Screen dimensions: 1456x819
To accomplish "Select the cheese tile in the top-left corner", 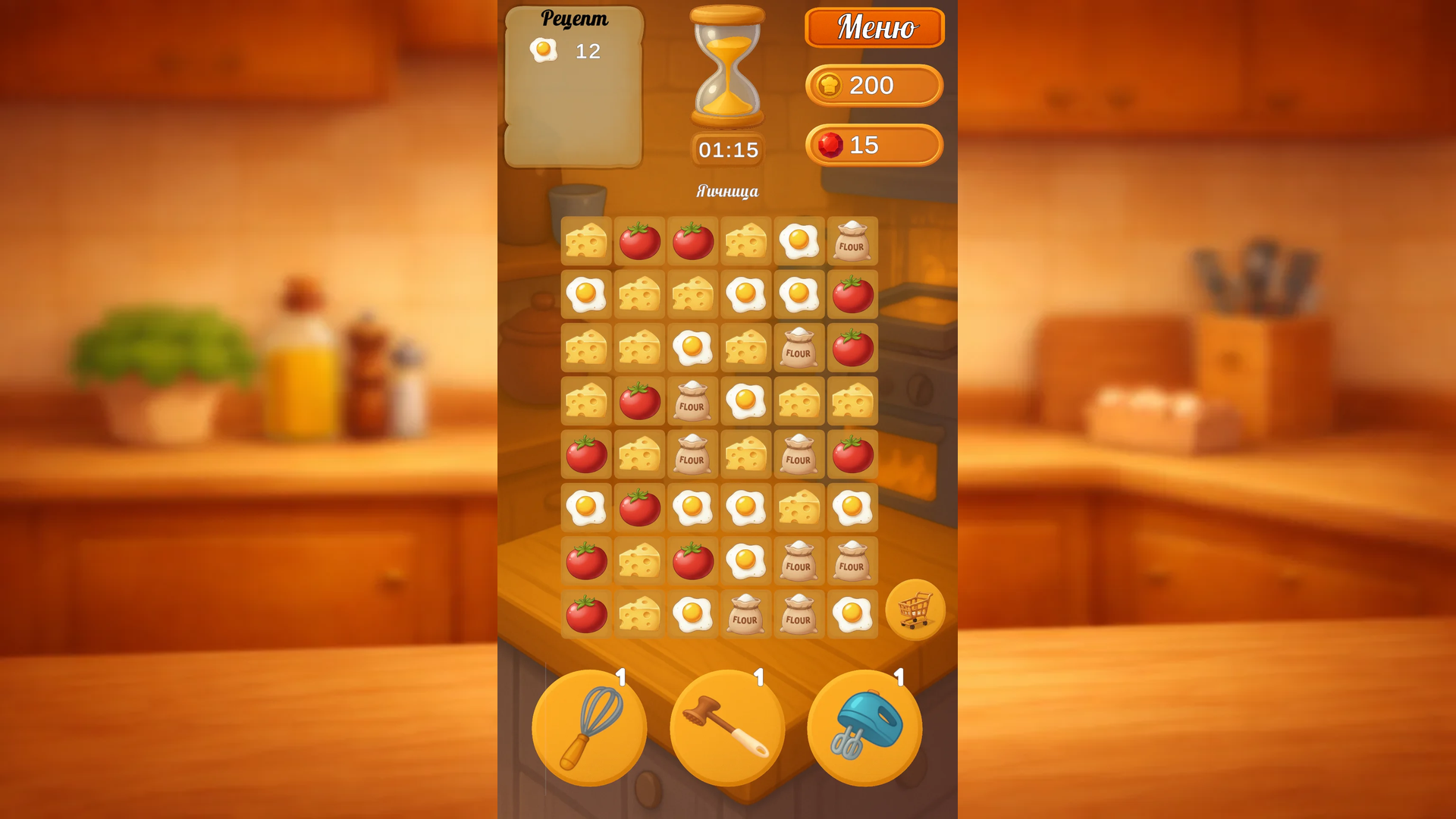I will tap(585, 242).
